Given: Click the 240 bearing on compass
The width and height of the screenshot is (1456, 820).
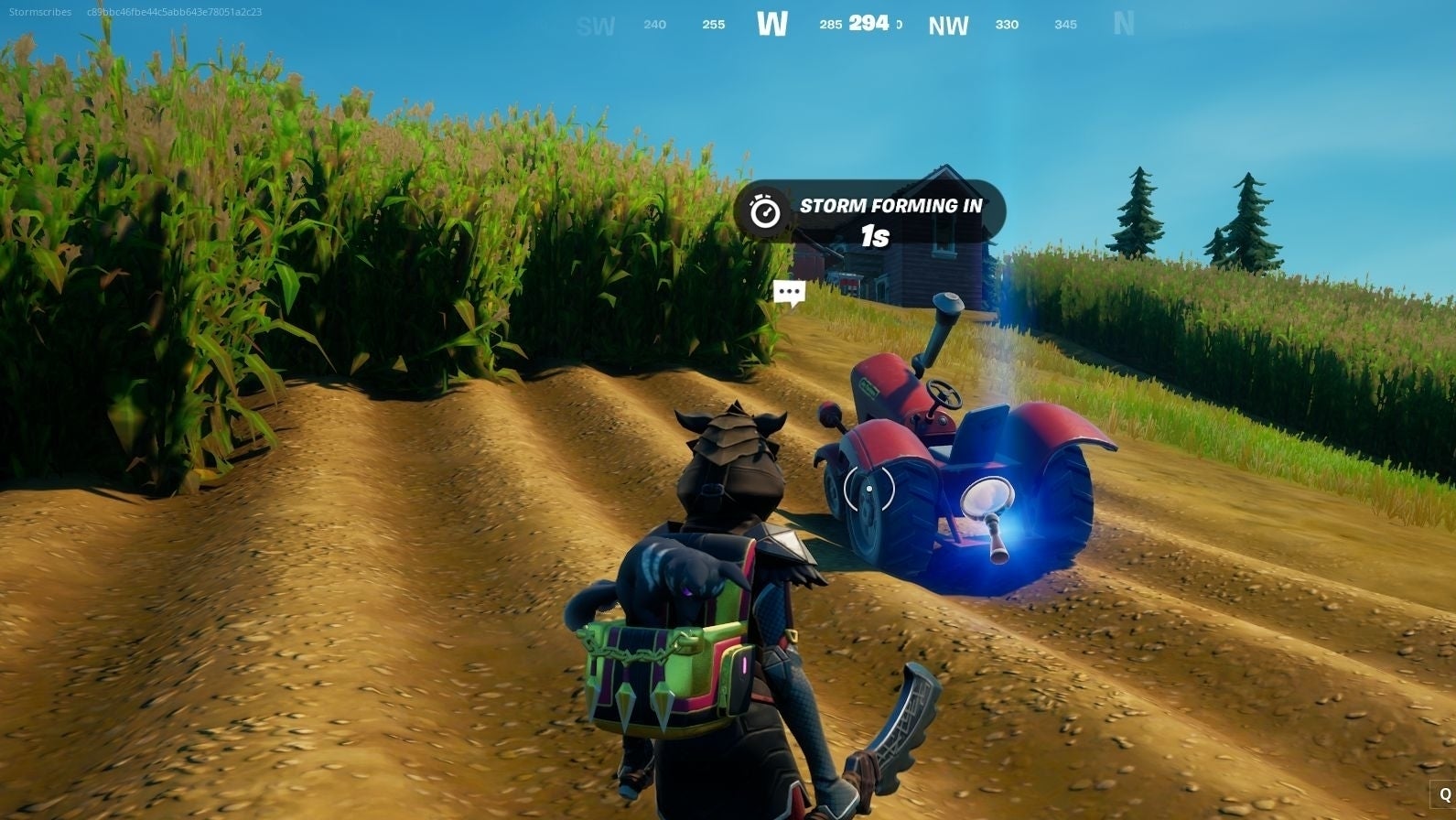Looking at the screenshot, I should (x=653, y=25).
